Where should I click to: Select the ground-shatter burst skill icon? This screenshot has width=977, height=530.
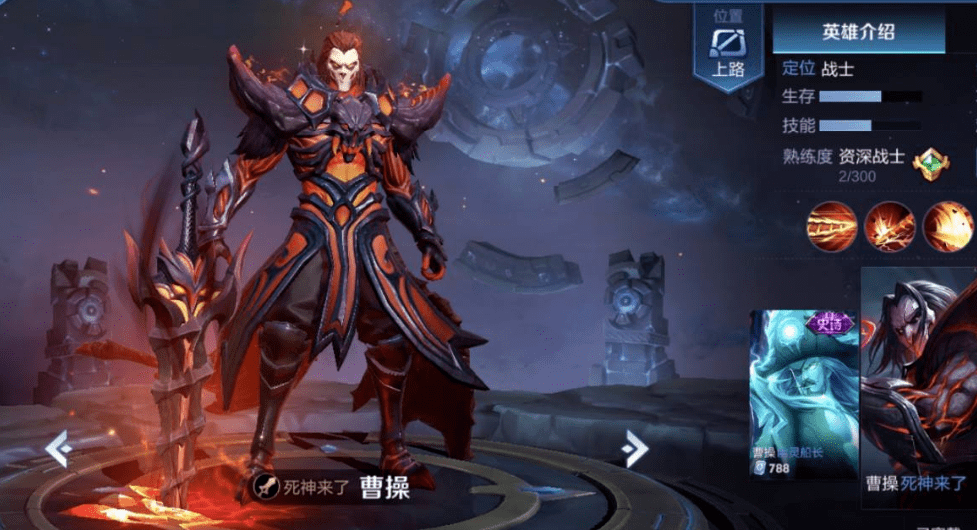[889, 226]
